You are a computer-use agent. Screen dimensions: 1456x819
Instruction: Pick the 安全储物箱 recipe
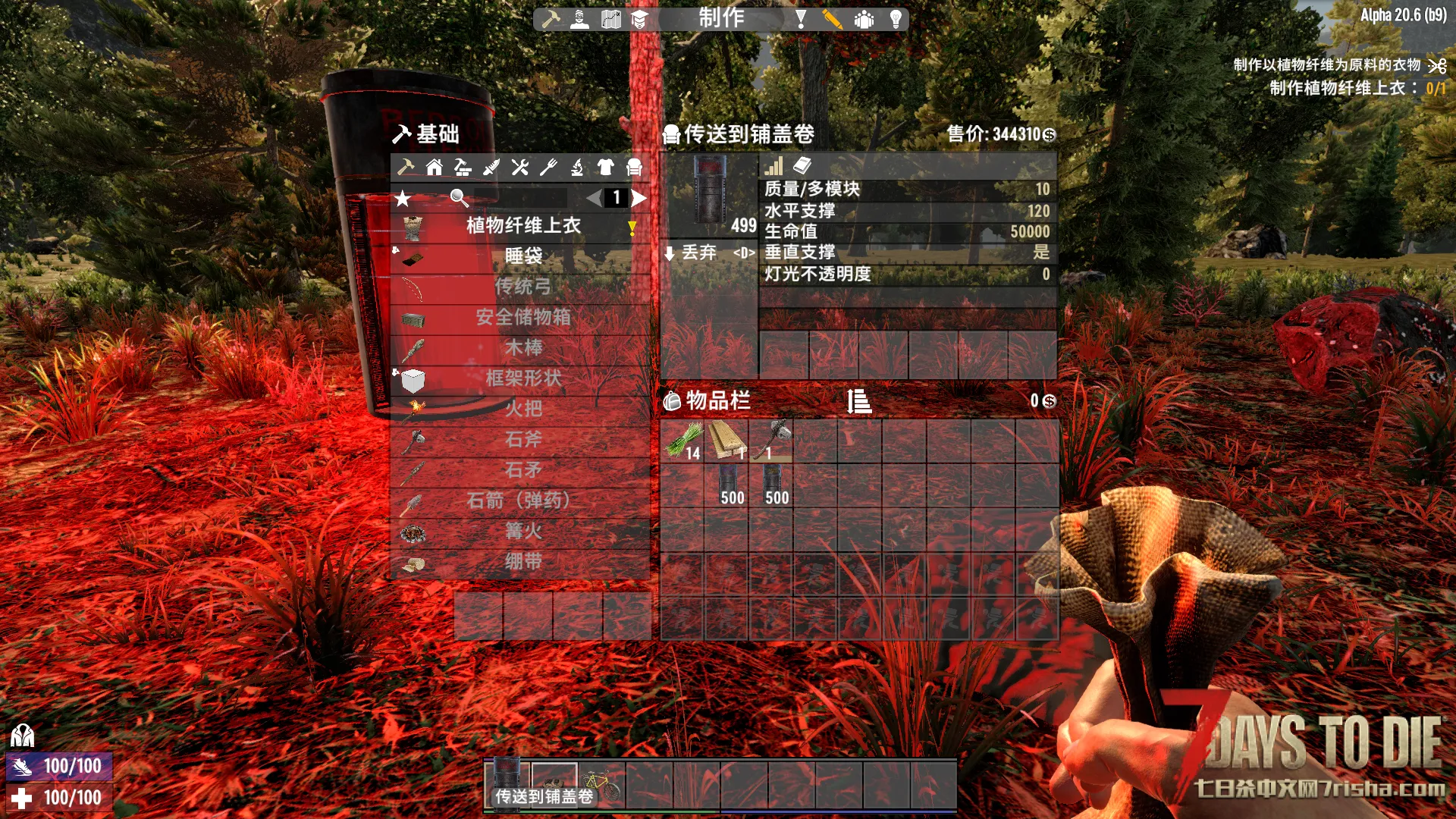click(x=522, y=317)
